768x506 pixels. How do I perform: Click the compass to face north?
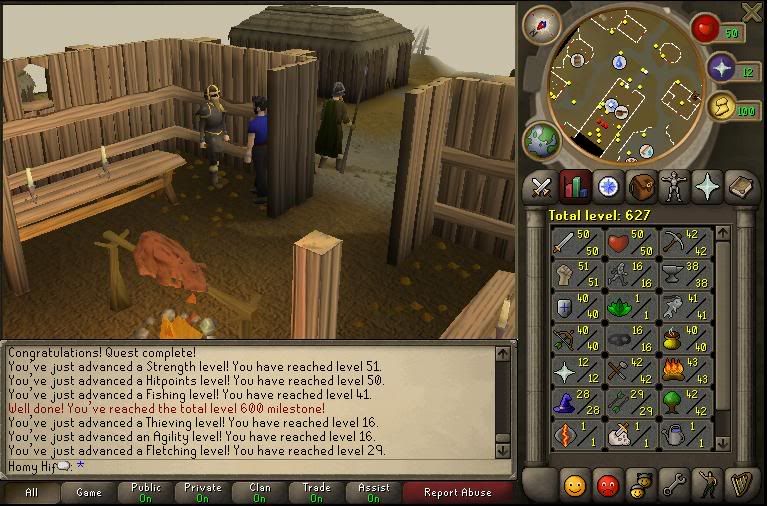(541, 24)
